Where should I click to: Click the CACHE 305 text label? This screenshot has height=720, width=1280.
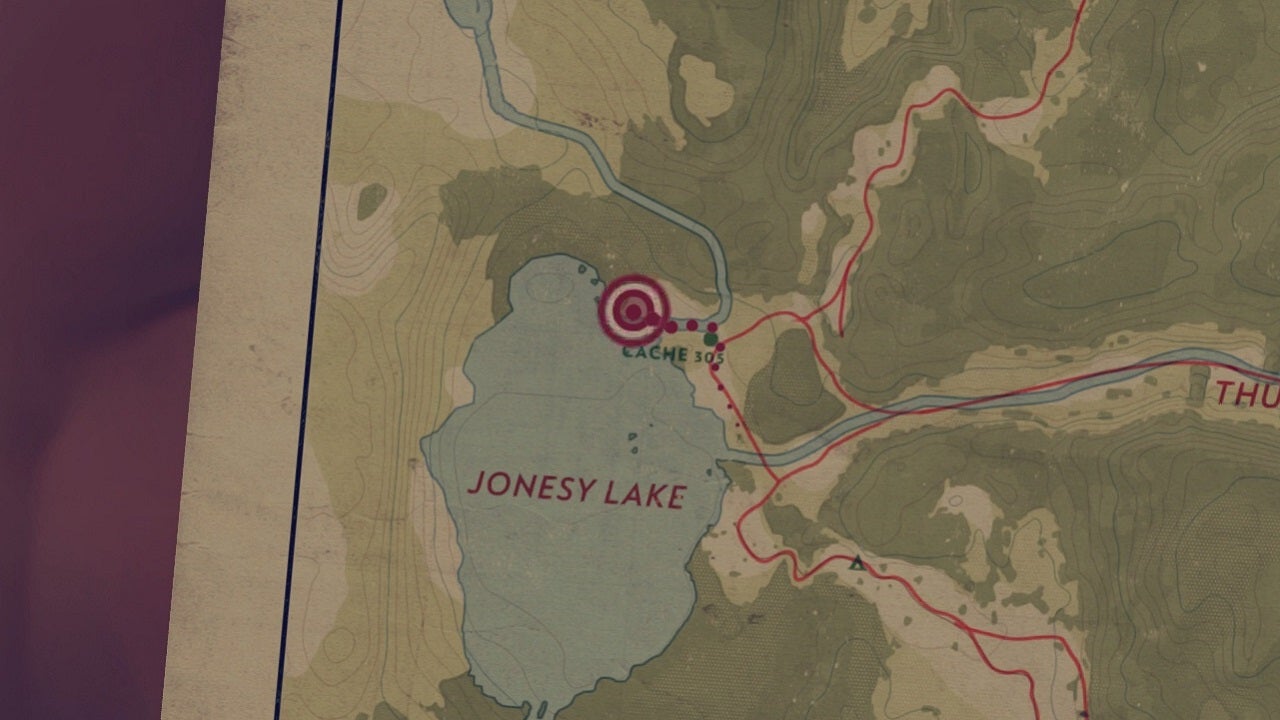(672, 354)
